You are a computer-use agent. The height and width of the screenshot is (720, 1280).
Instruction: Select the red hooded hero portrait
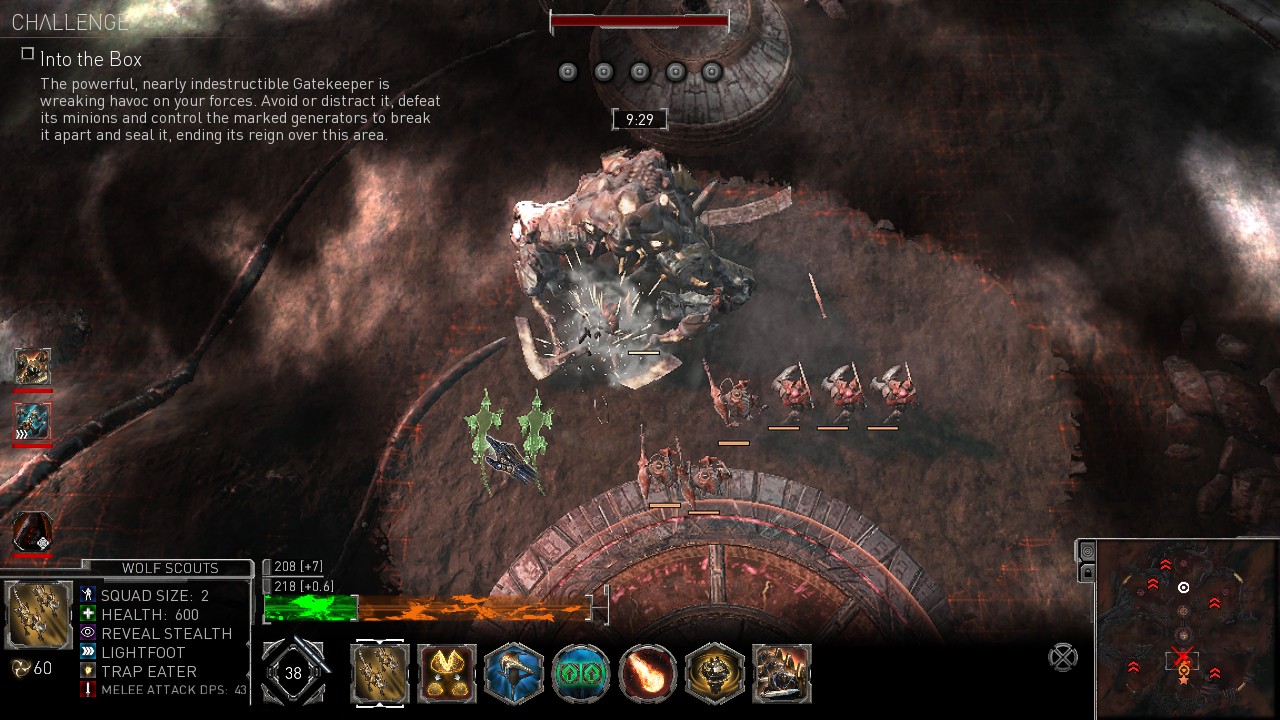click(32, 532)
